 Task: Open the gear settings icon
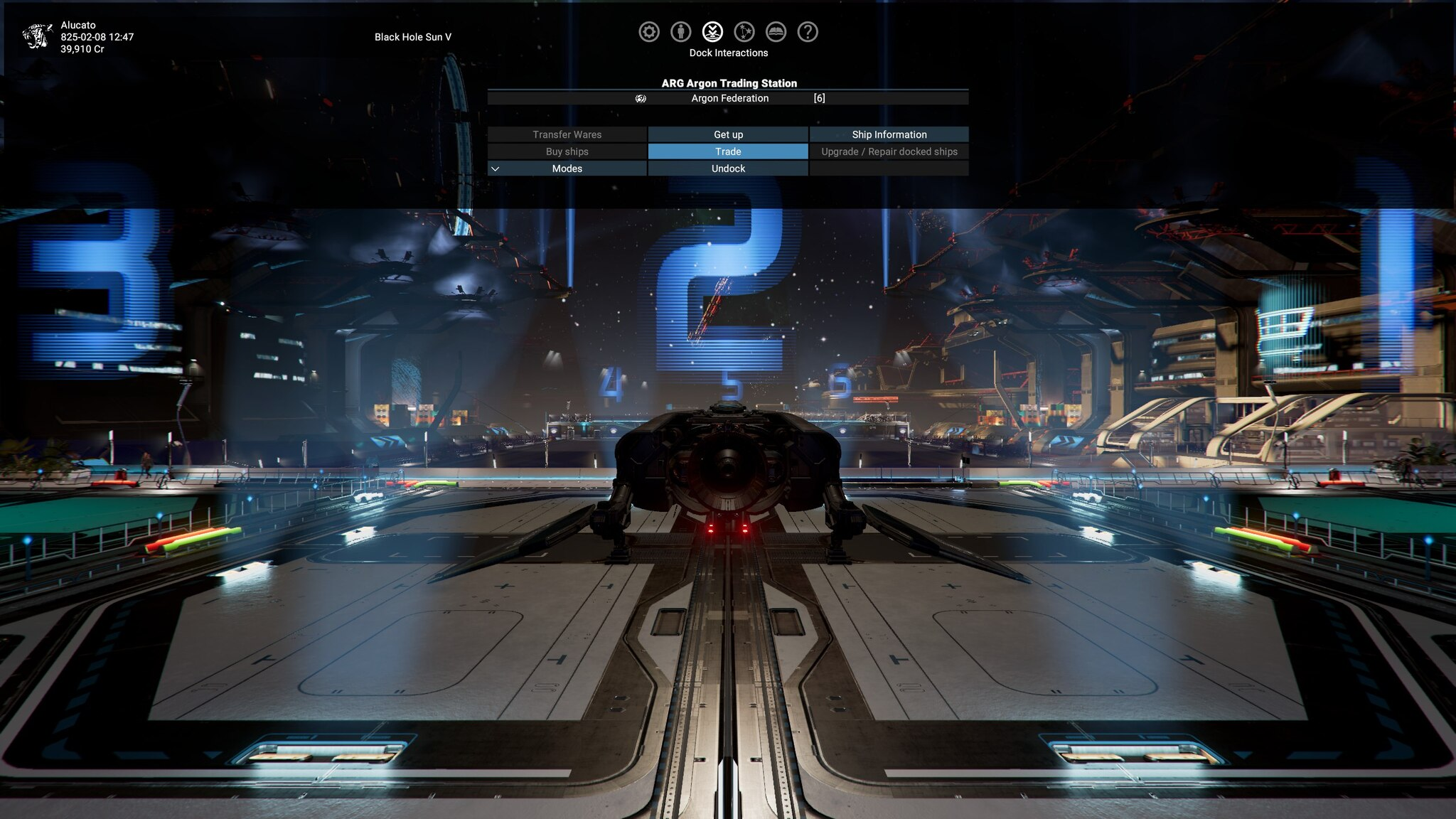pos(648,32)
